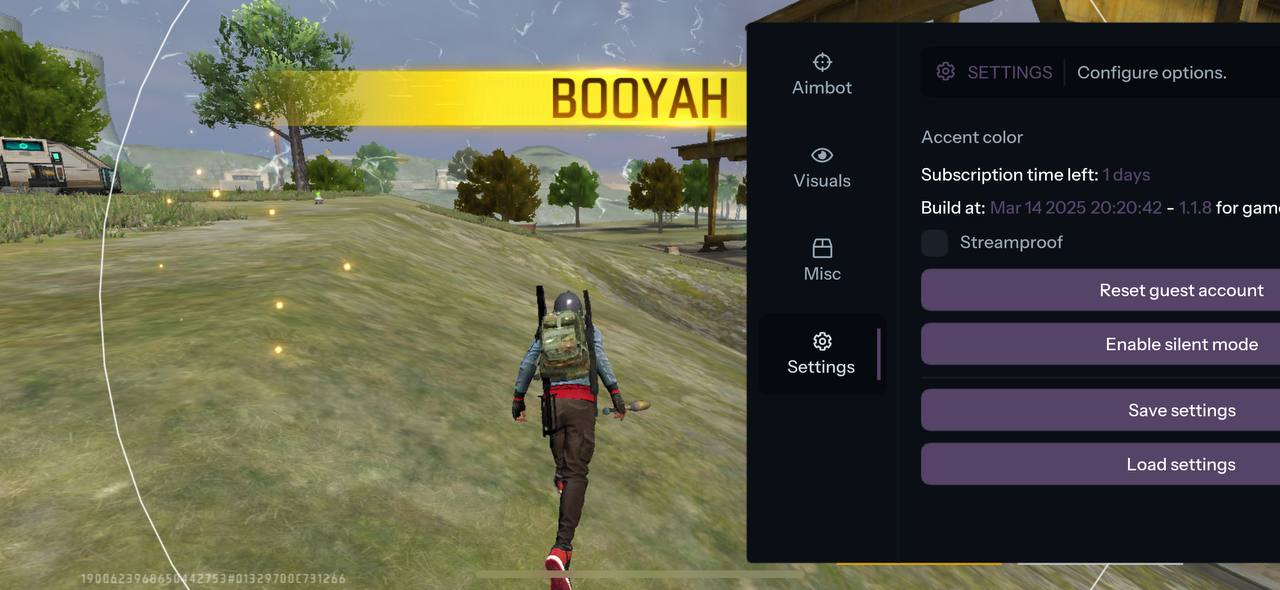Save settings with the Save button
The height and width of the screenshot is (590, 1280).
click(1100, 410)
